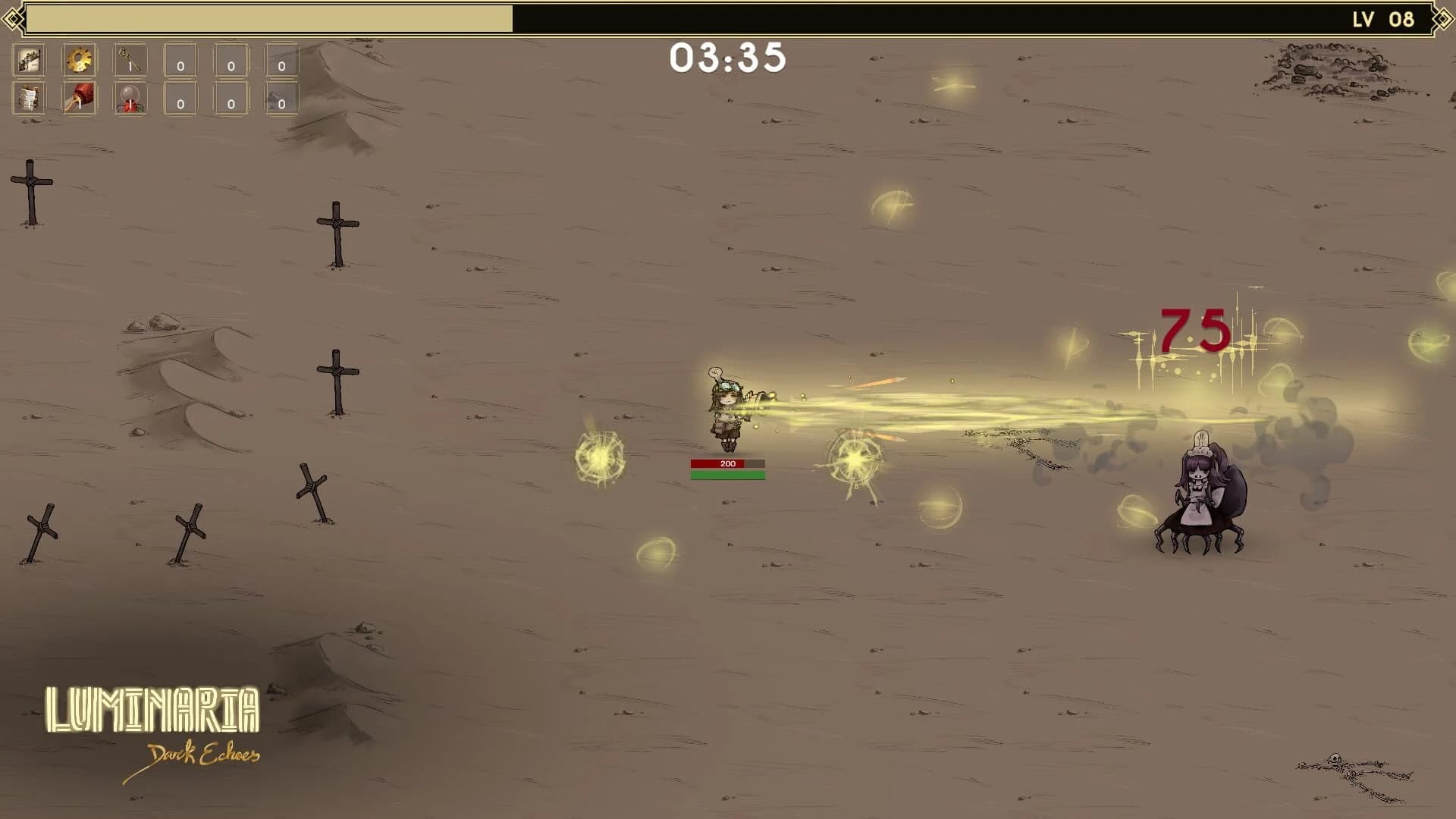
Task: Select the sepia photograph item slot
Action: click(x=29, y=60)
